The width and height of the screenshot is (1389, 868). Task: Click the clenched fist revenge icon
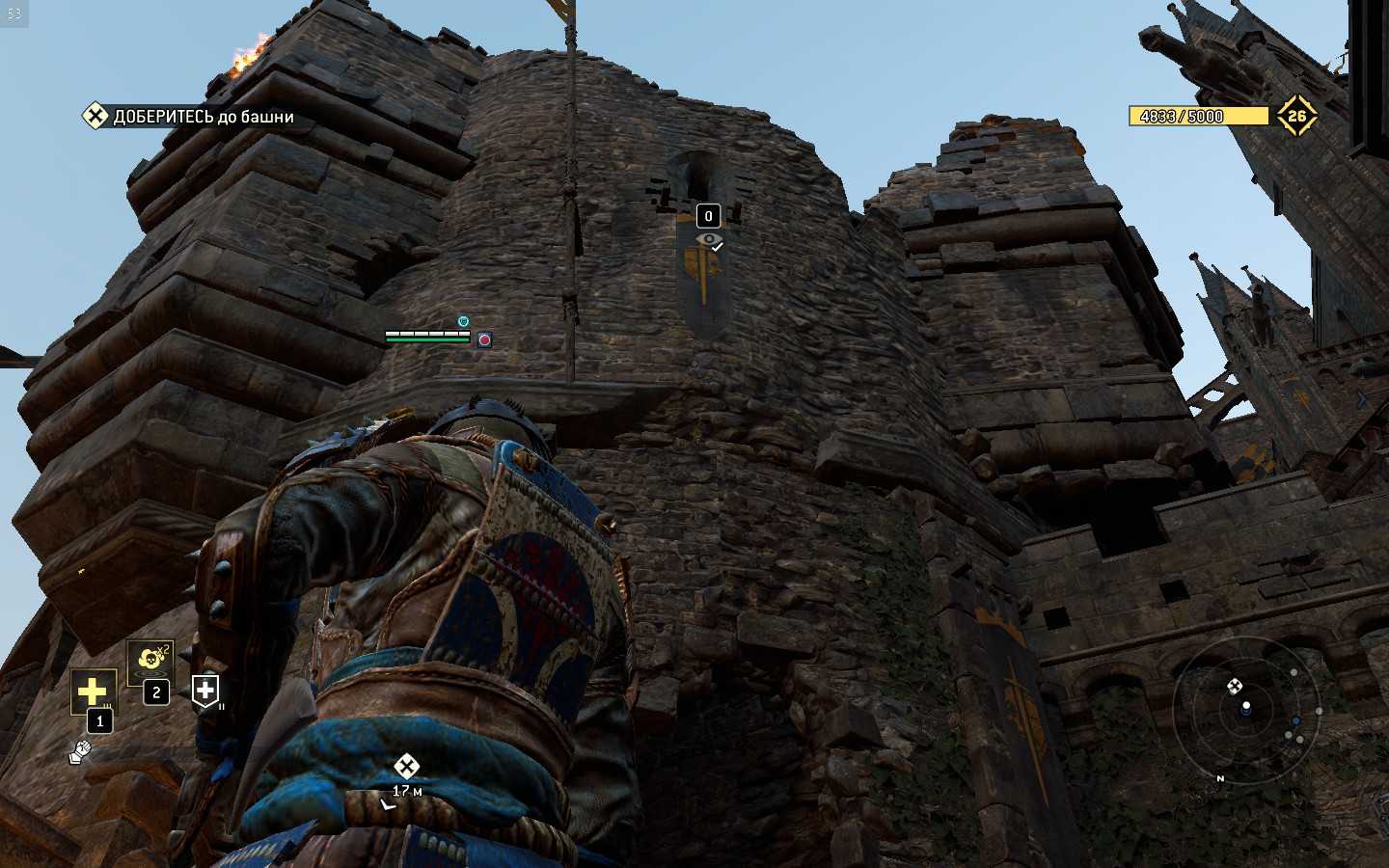(x=80, y=750)
